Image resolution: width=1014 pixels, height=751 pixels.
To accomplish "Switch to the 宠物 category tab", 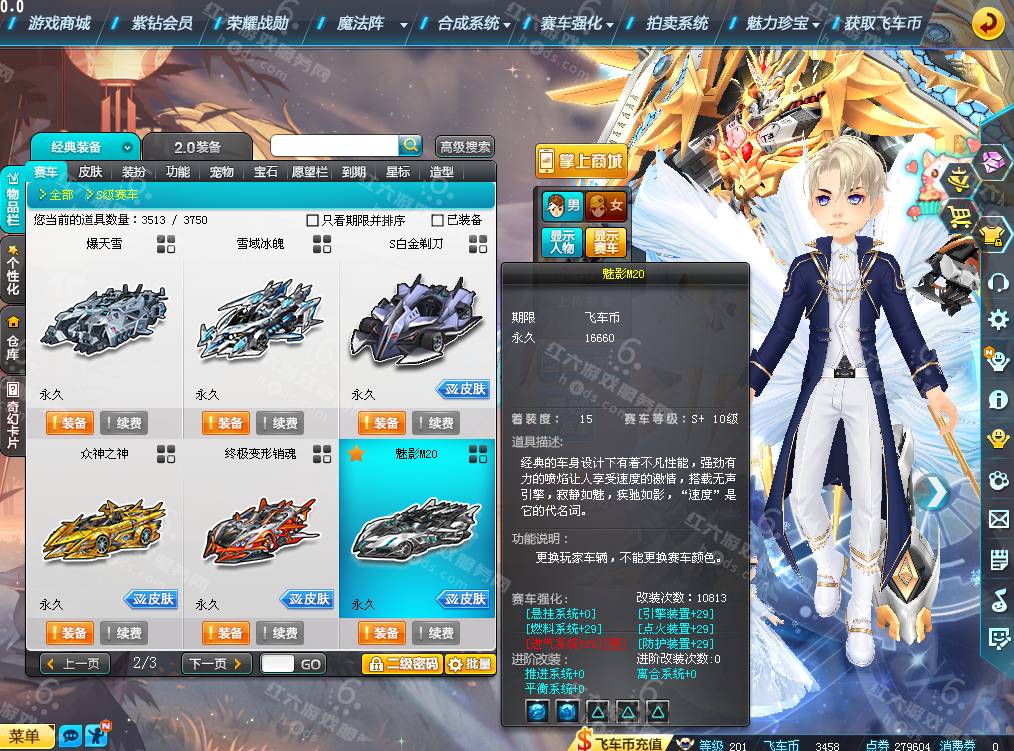I will [x=222, y=172].
